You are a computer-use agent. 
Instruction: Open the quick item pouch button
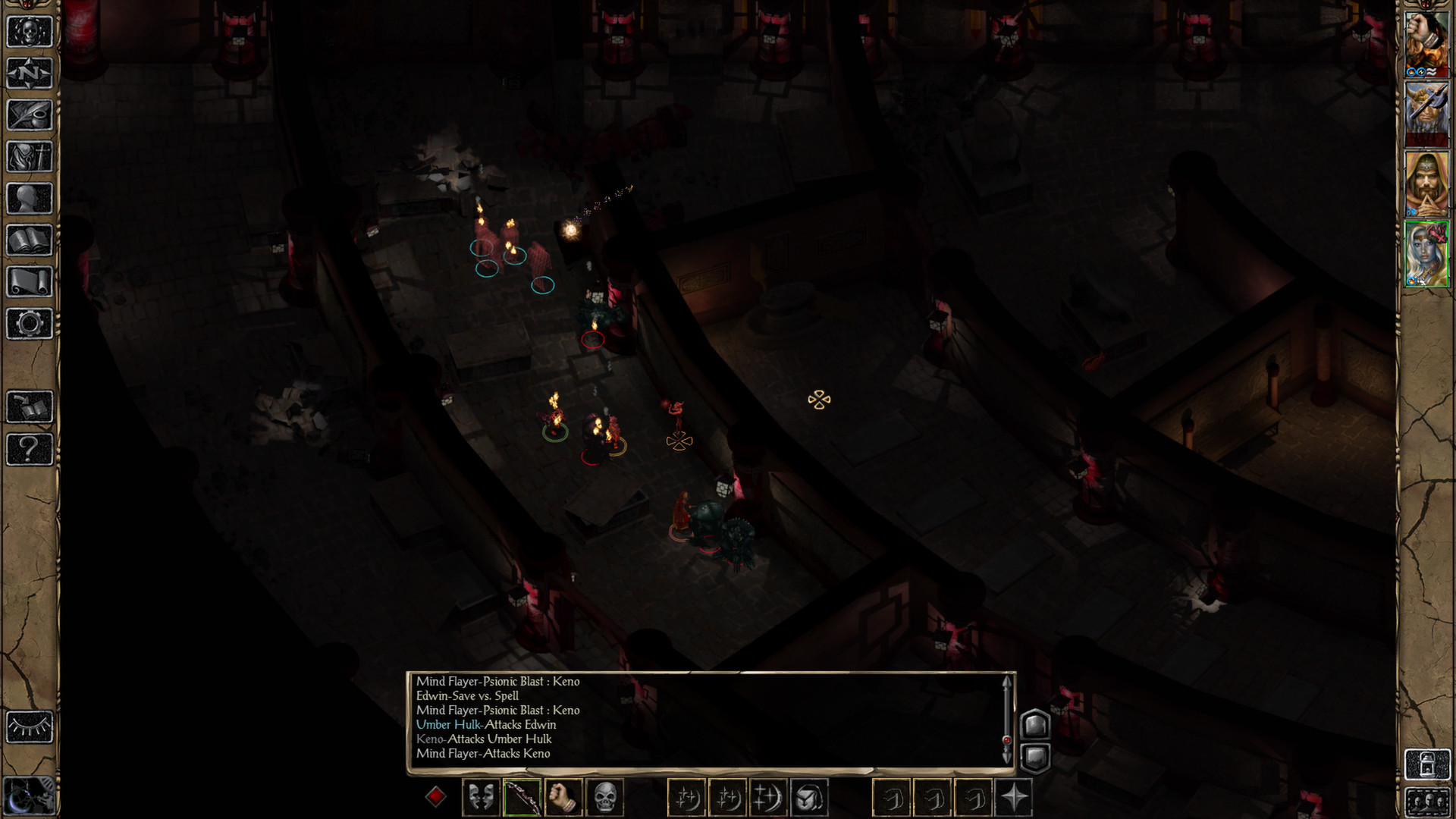pyautogui.click(x=809, y=798)
